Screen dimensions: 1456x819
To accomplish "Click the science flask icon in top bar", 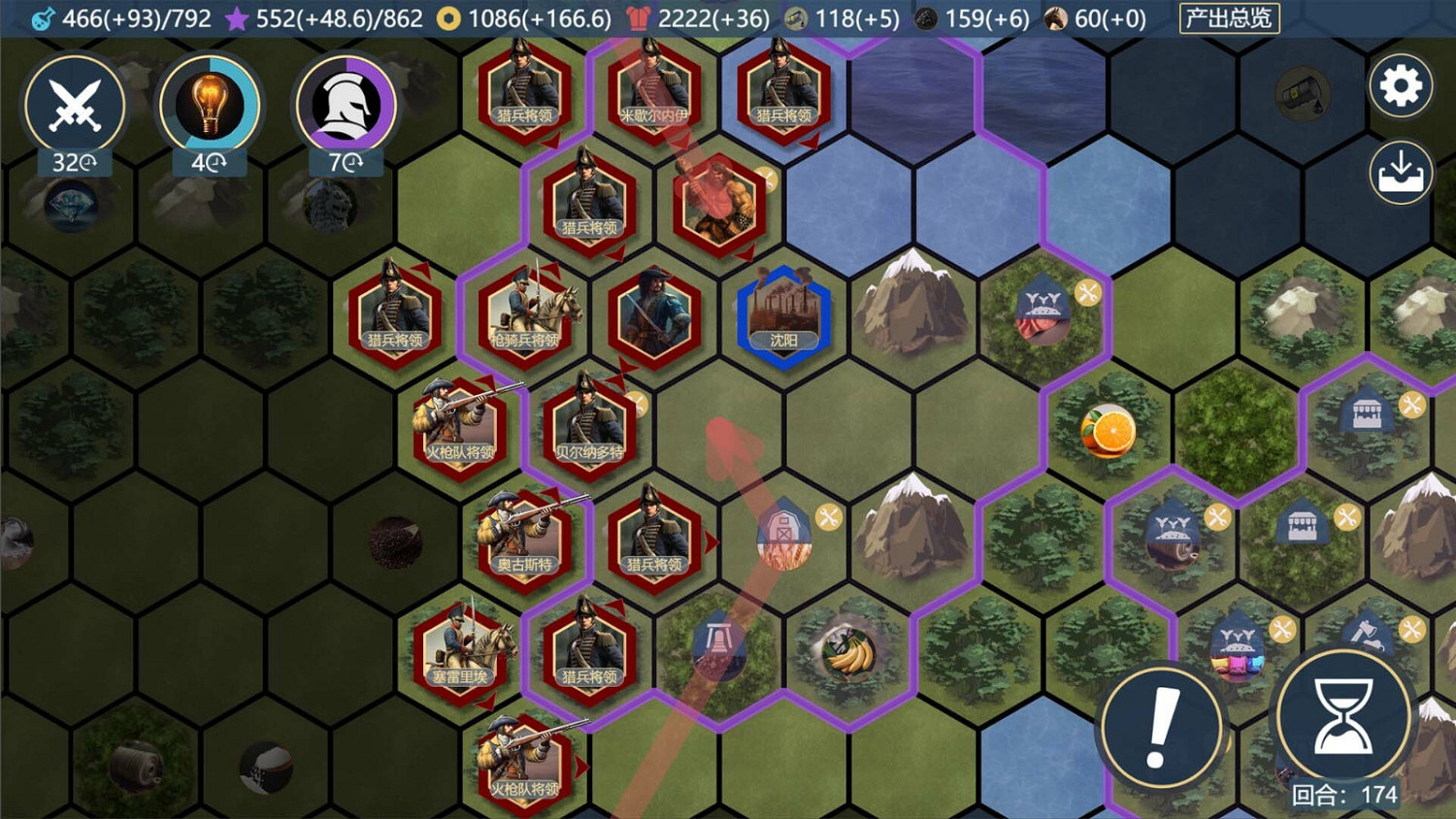I will tap(41, 16).
